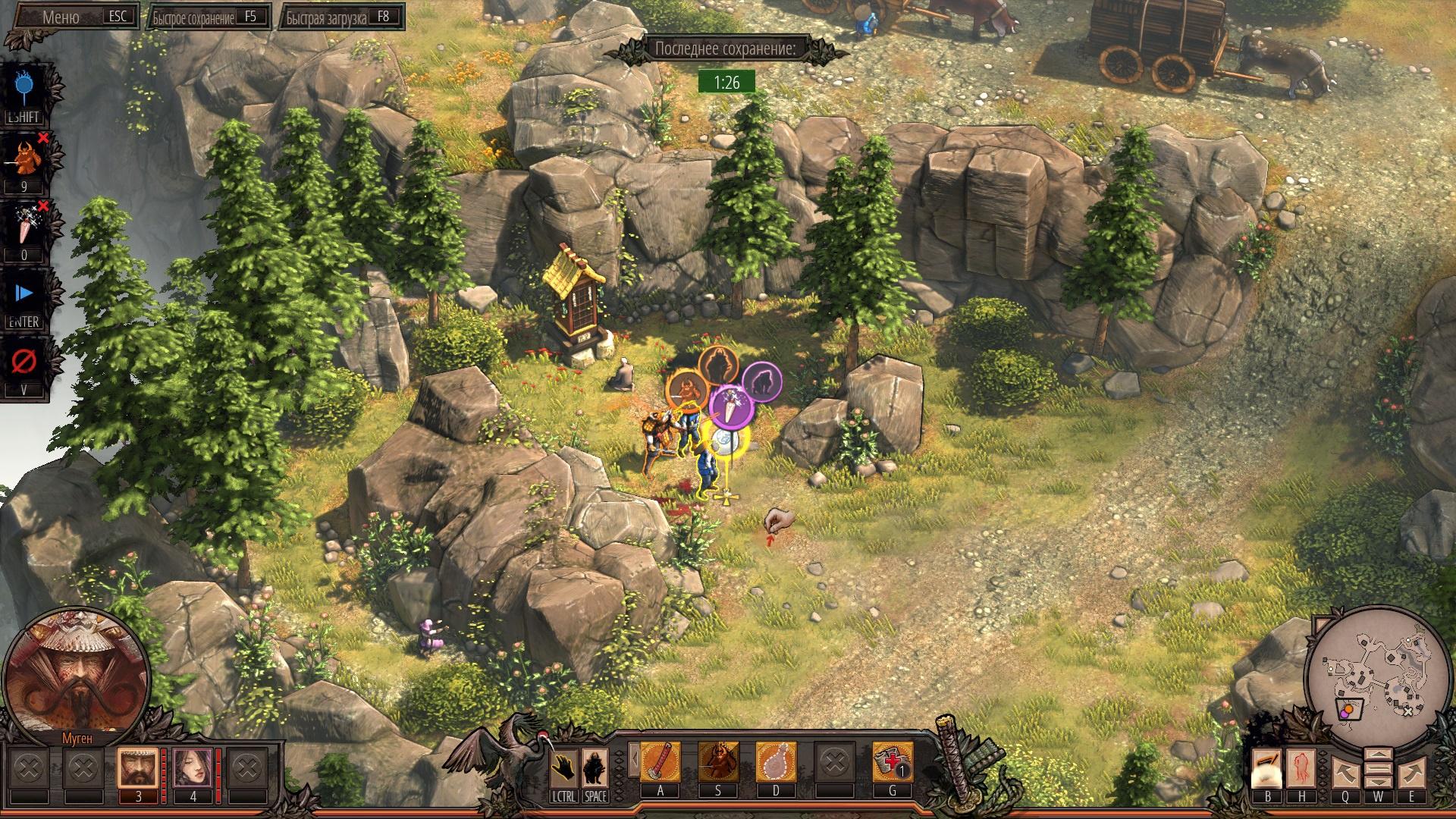Choose the sake bottle ability
Screen dimensions: 1456x819
776,762
